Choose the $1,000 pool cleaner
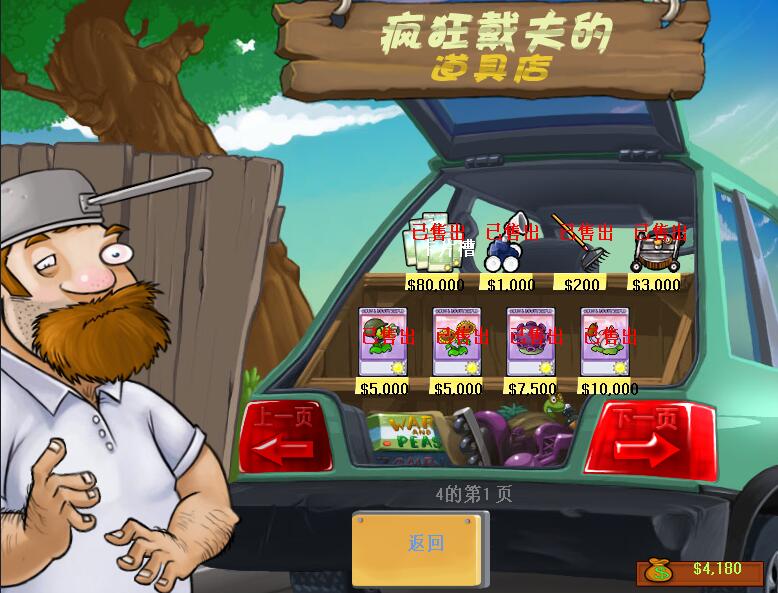 [x=510, y=246]
